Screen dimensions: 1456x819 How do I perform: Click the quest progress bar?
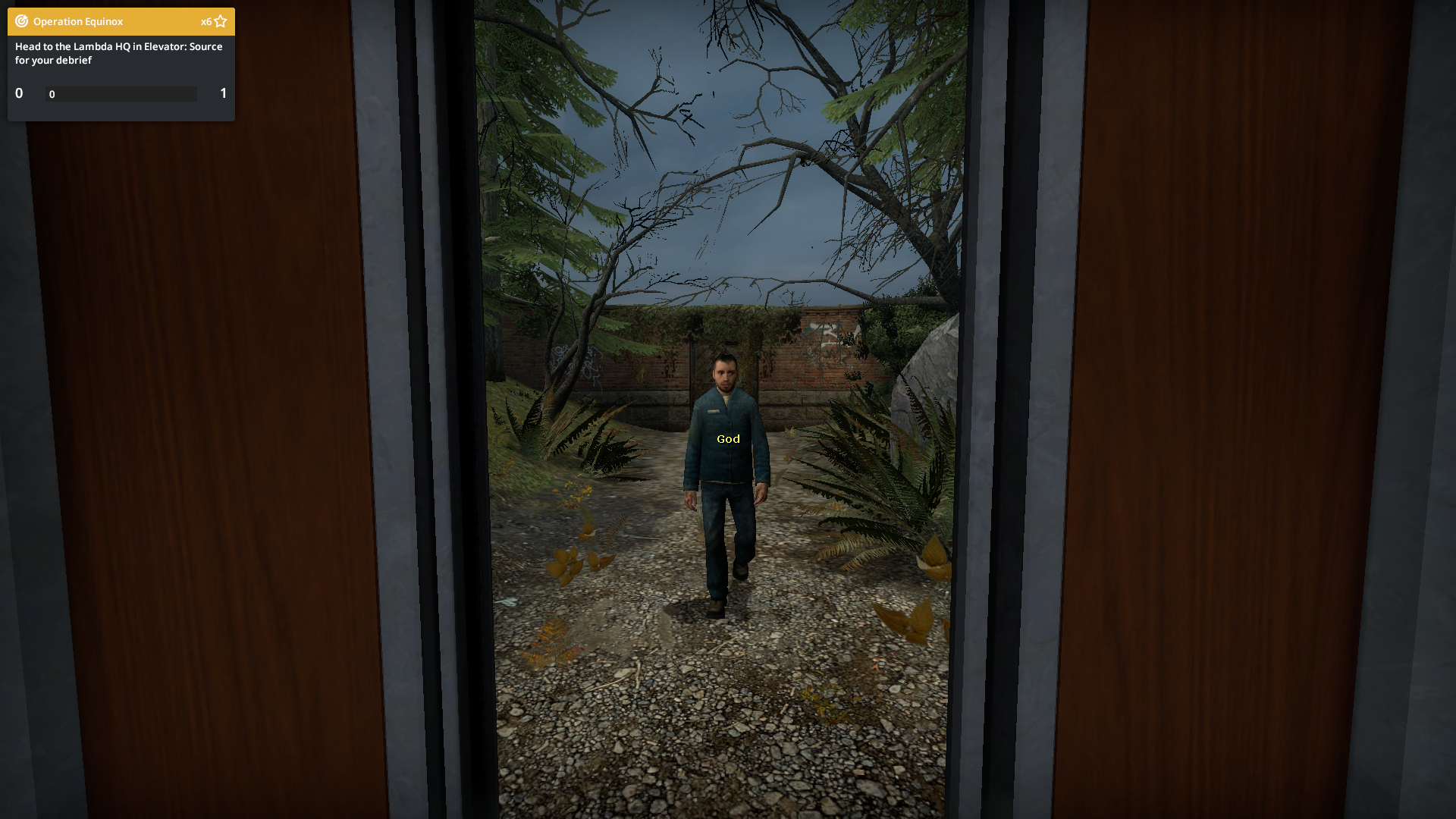click(x=121, y=94)
